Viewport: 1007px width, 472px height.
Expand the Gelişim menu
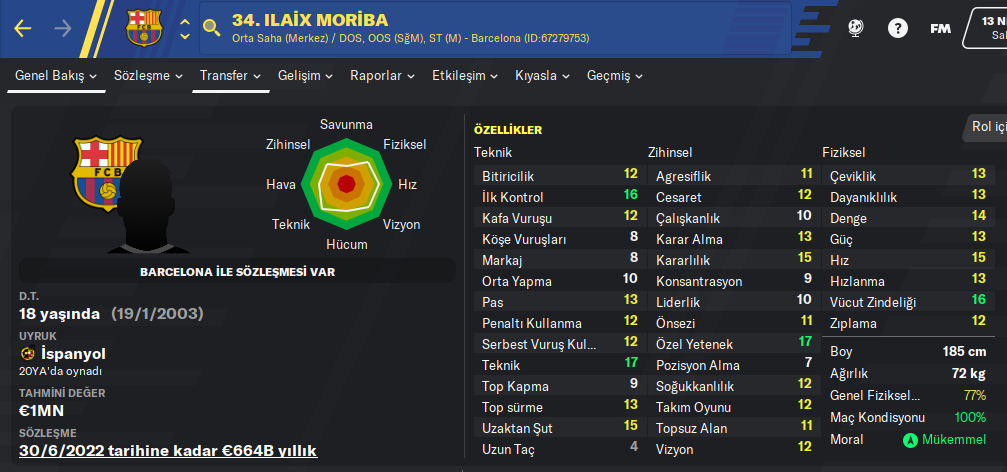(x=306, y=76)
